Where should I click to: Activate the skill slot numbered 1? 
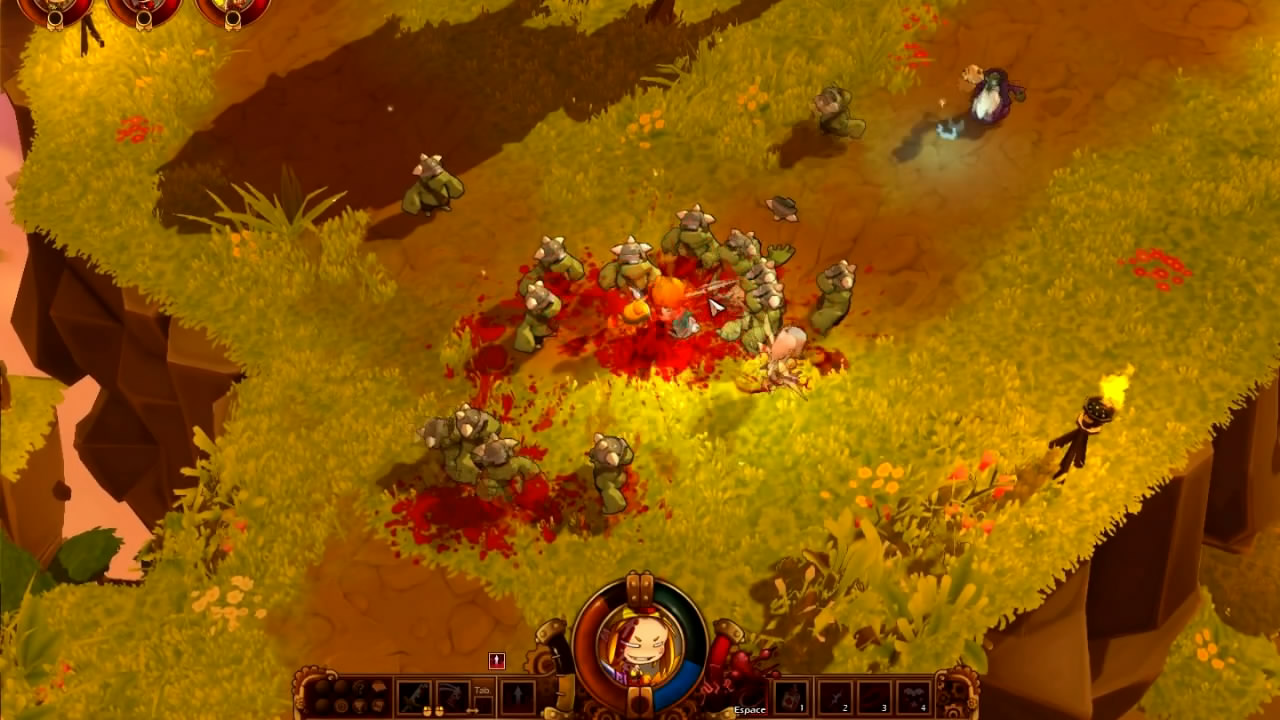pos(790,696)
